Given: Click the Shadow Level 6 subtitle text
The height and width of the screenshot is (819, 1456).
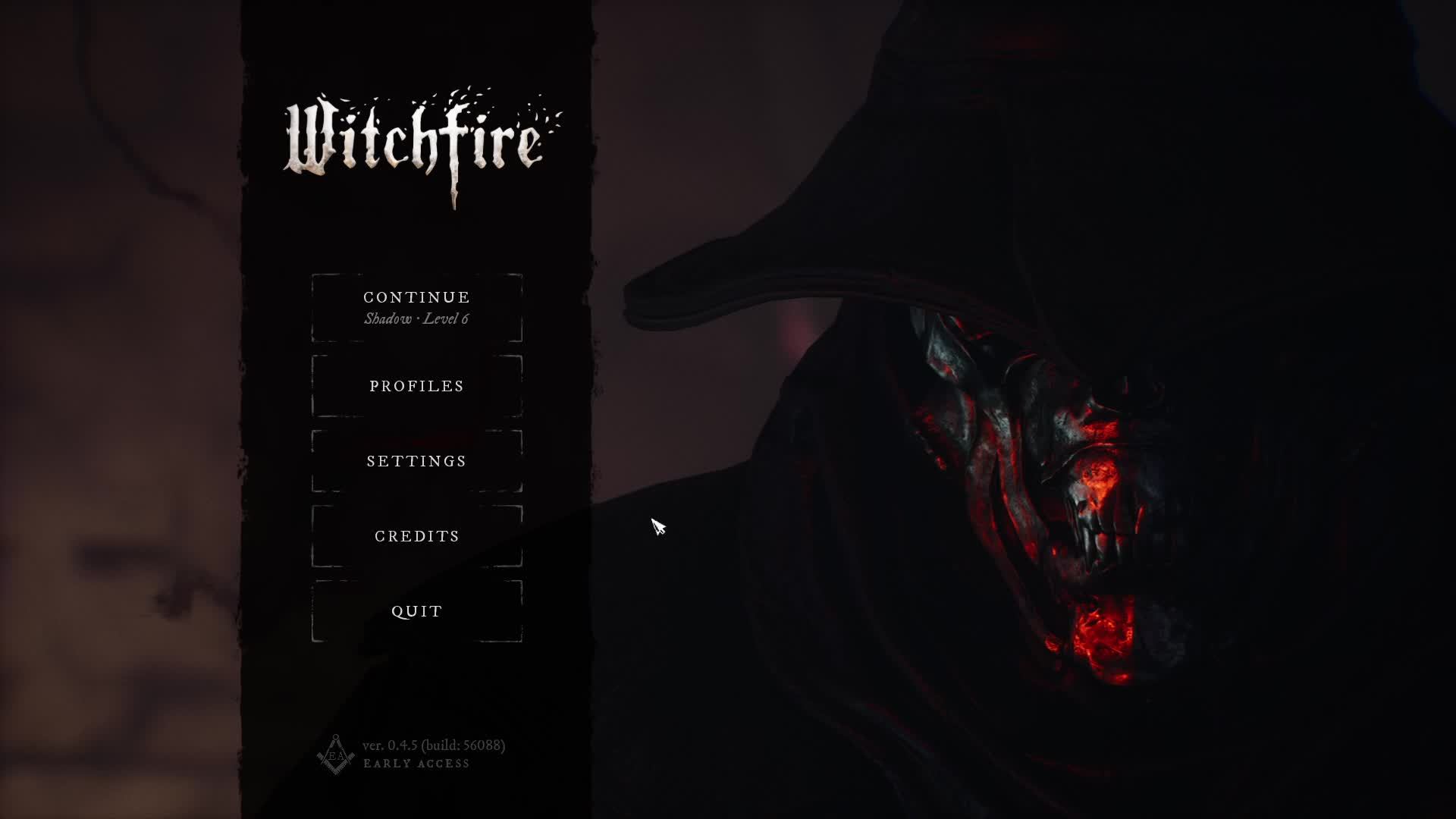Looking at the screenshot, I should point(416,320).
